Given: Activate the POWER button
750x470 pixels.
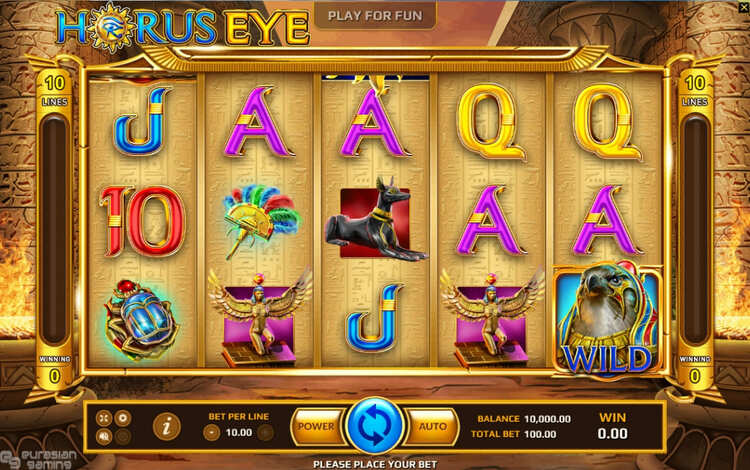Looking at the screenshot, I should click(316, 426).
